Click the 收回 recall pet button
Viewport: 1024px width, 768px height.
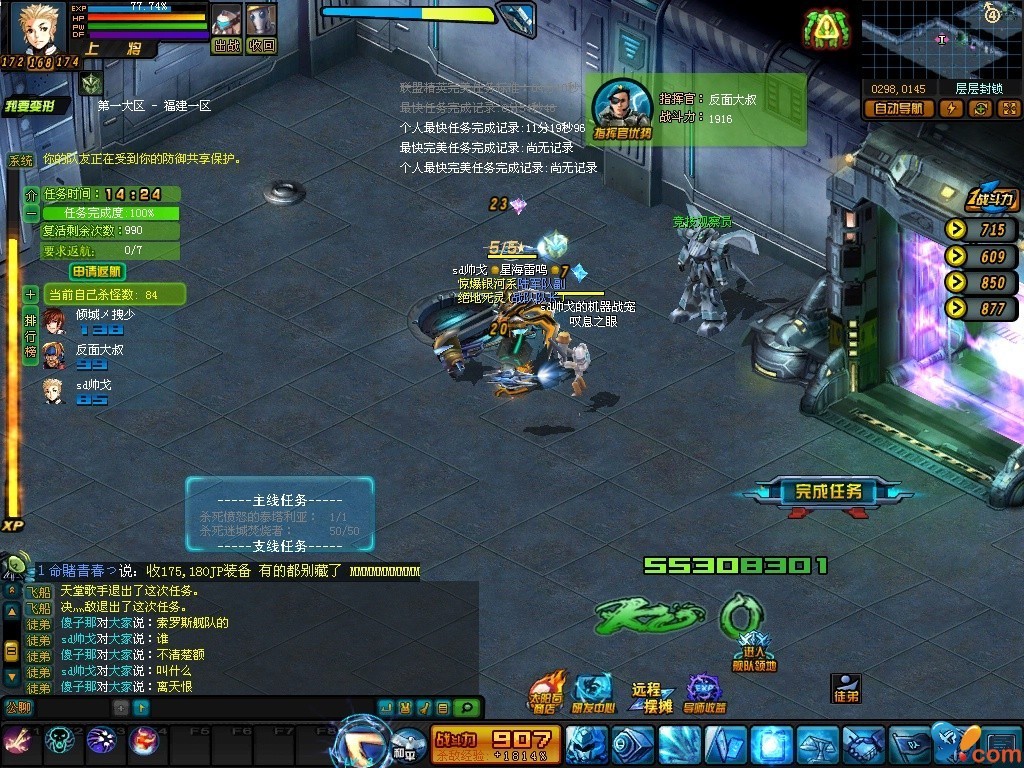(262, 45)
